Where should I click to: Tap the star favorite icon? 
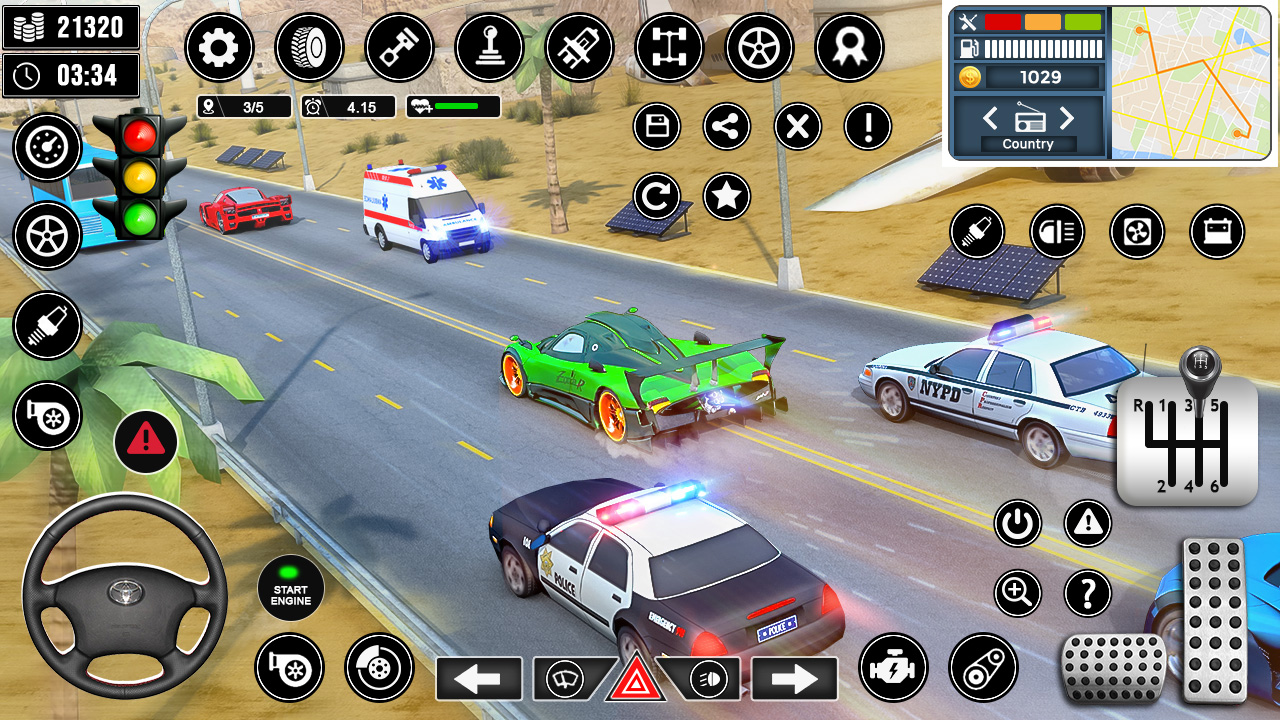pos(727,196)
